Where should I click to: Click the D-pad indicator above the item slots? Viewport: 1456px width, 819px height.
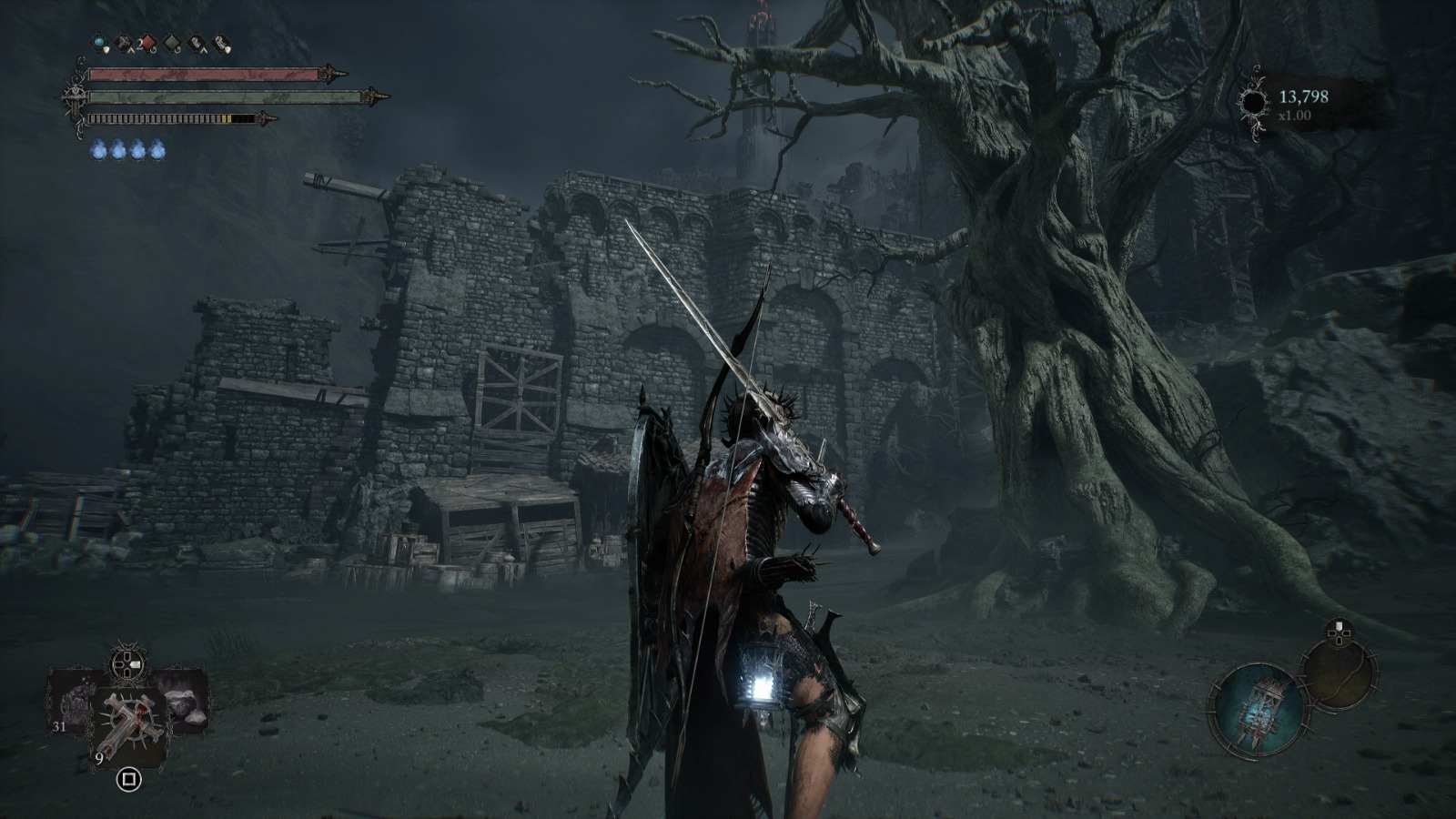(x=127, y=663)
